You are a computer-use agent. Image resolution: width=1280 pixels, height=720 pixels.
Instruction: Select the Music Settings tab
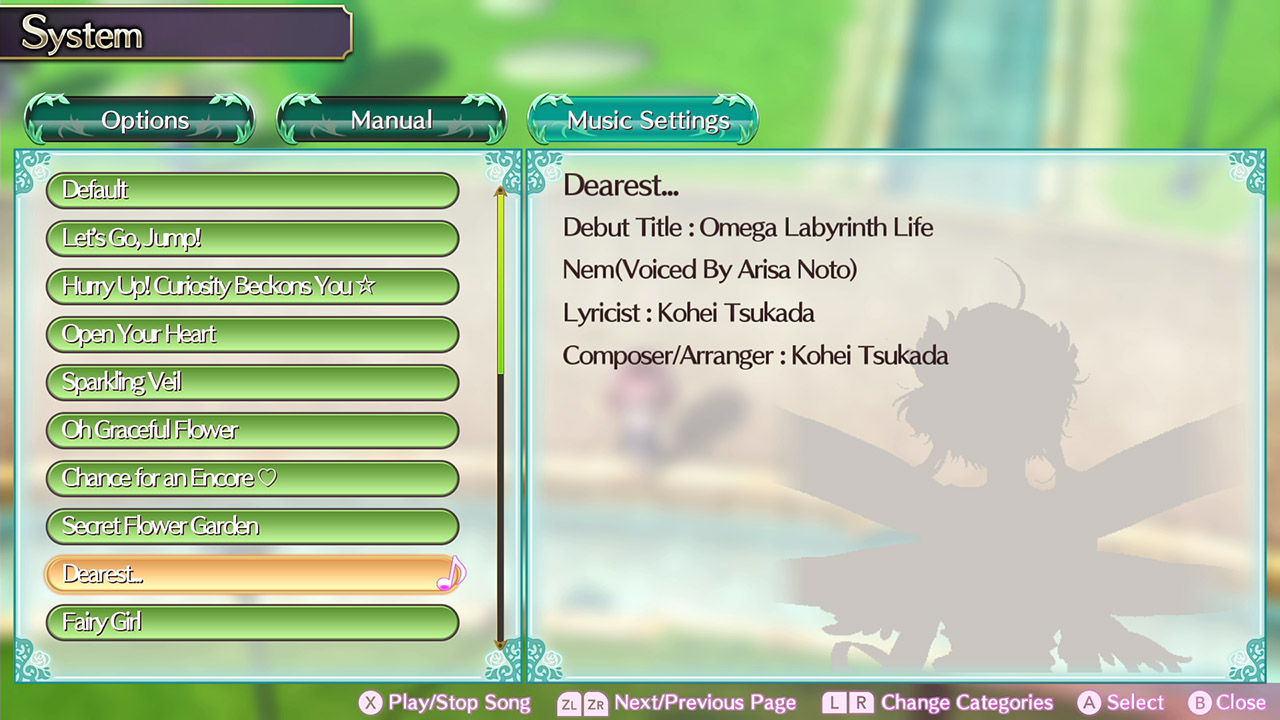pyautogui.click(x=643, y=119)
